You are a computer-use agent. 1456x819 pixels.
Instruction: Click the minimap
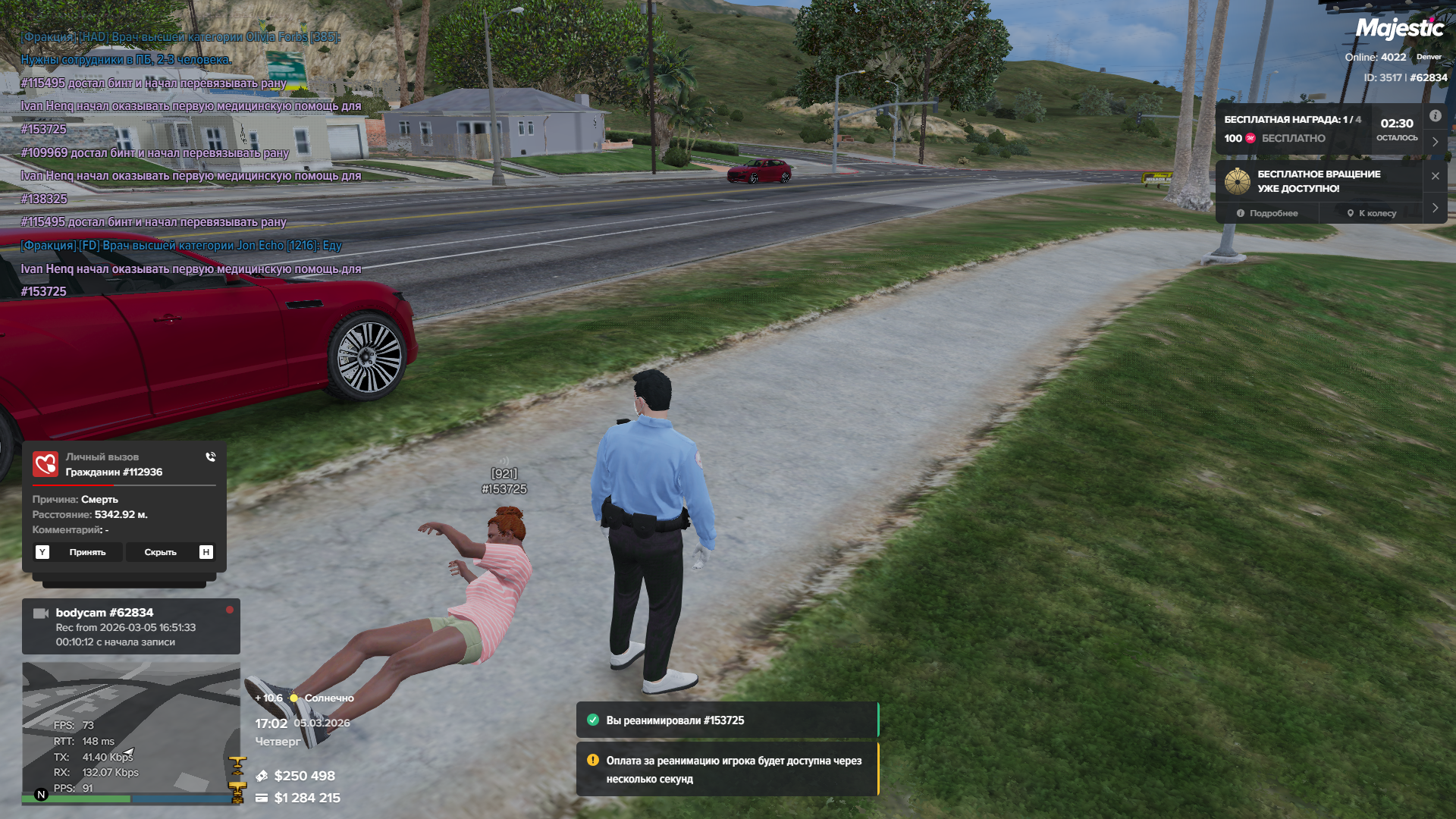pos(130,732)
